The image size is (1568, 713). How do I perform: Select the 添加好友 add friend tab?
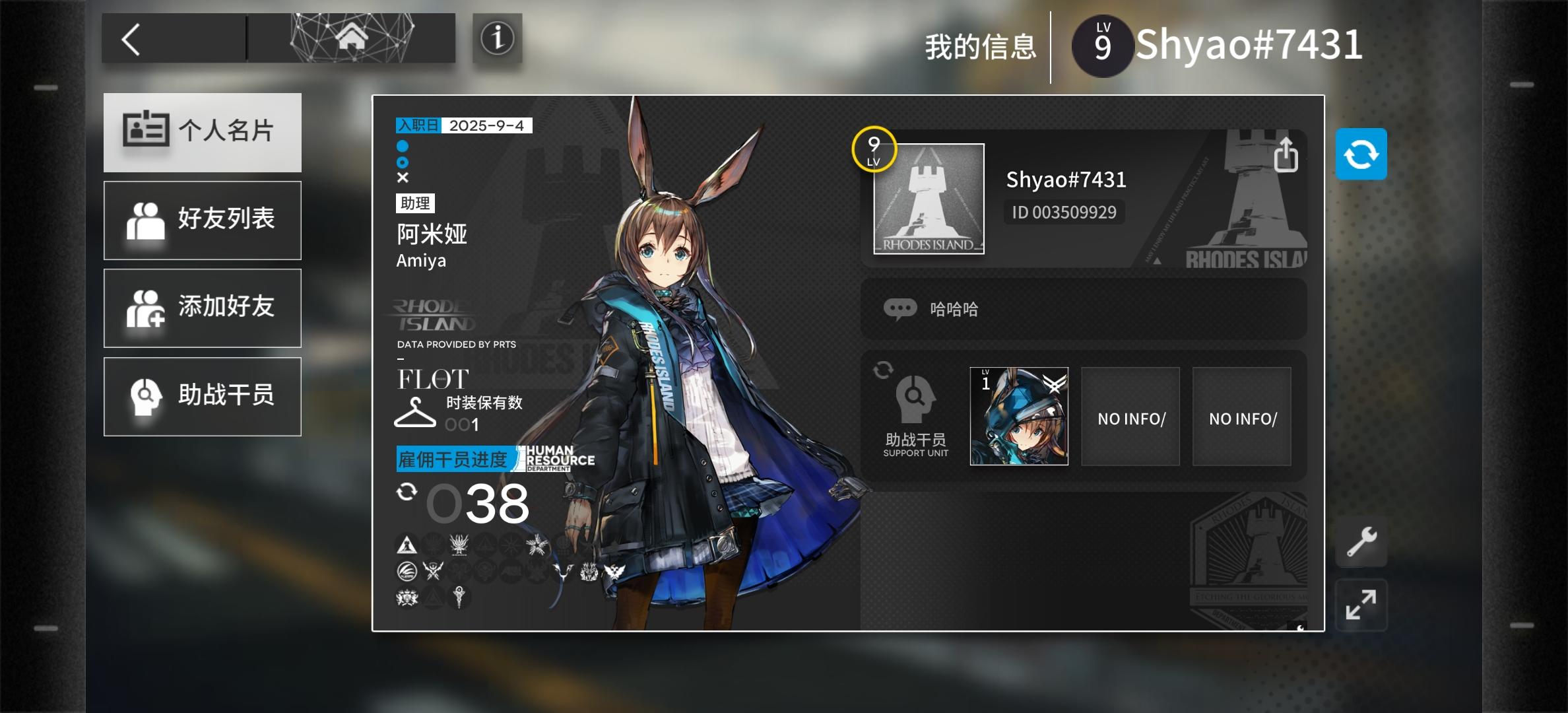click(x=203, y=308)
